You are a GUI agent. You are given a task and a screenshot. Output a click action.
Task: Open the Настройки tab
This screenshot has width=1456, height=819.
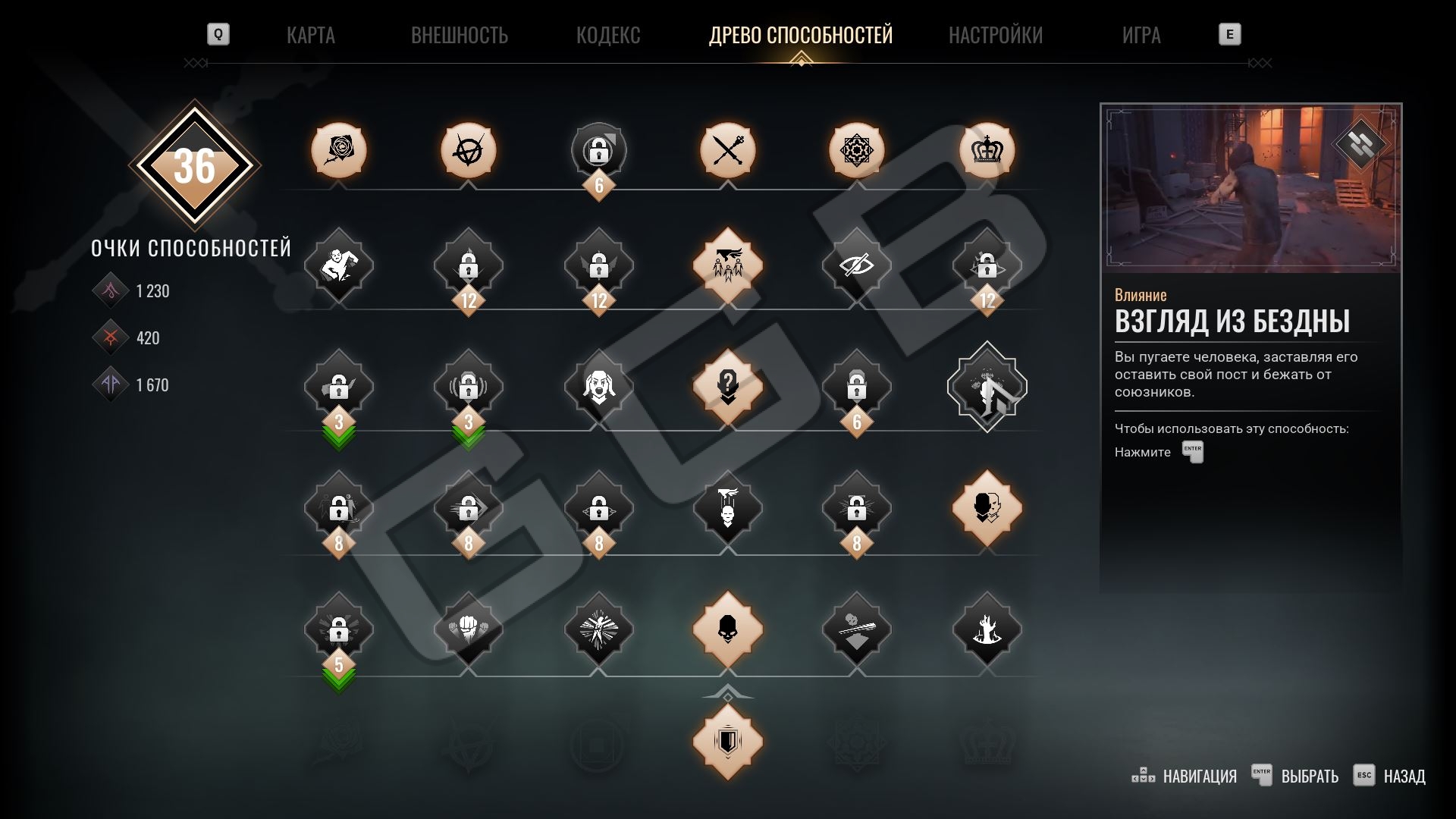tap(995, 35)
